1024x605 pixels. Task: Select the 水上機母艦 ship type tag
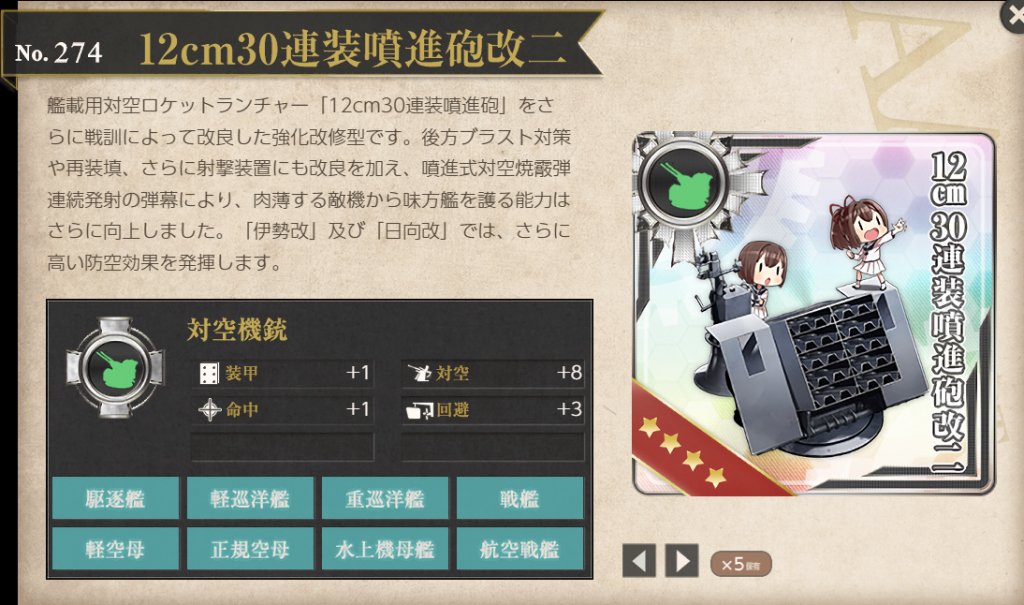pos(385,549)
